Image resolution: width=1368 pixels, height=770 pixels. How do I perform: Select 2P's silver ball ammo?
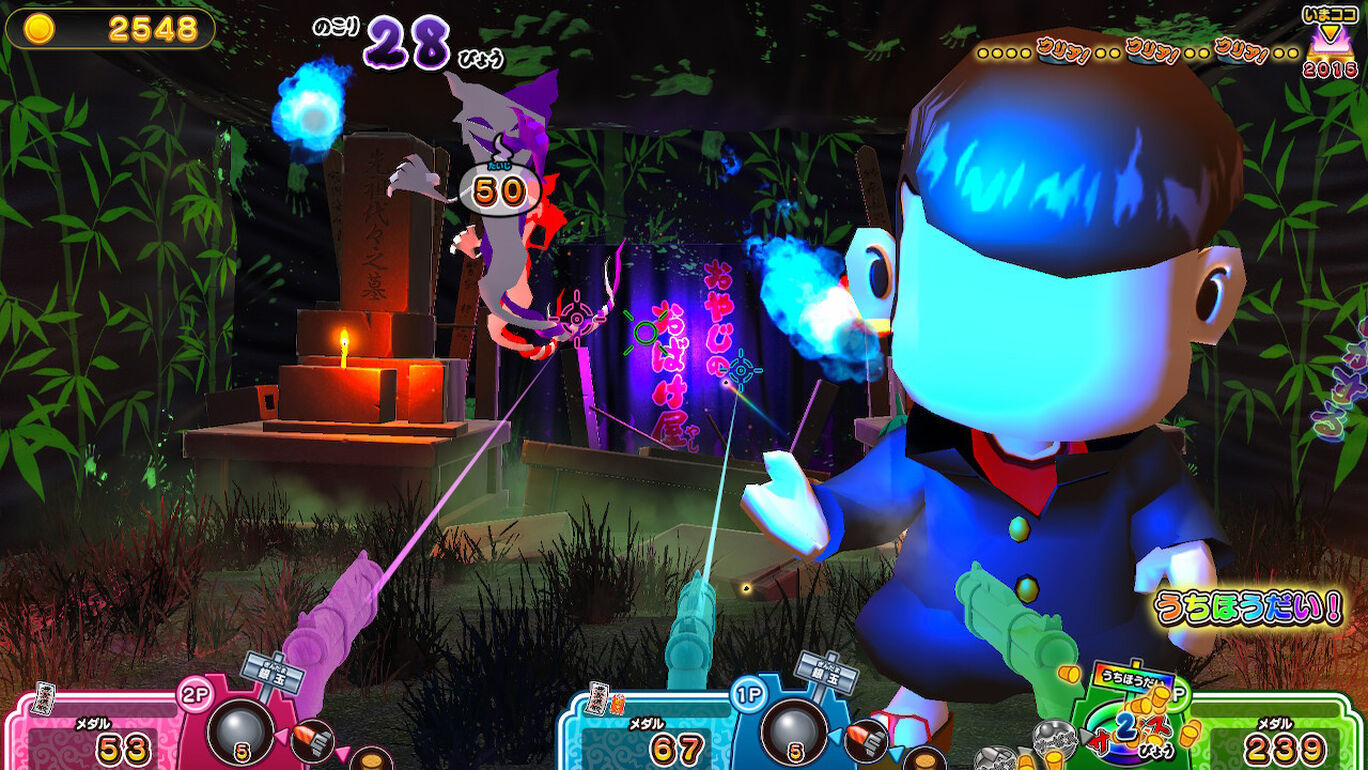[240, 730]
